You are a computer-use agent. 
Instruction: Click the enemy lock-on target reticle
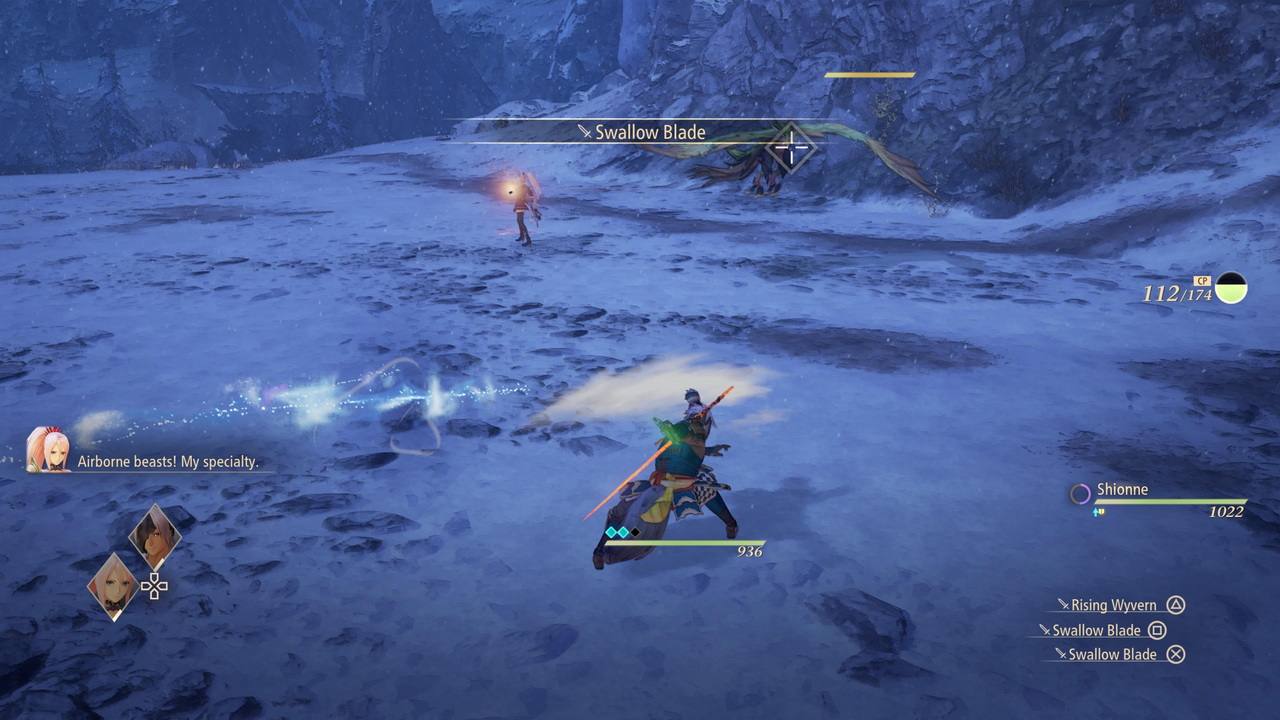tap(791, 148)
